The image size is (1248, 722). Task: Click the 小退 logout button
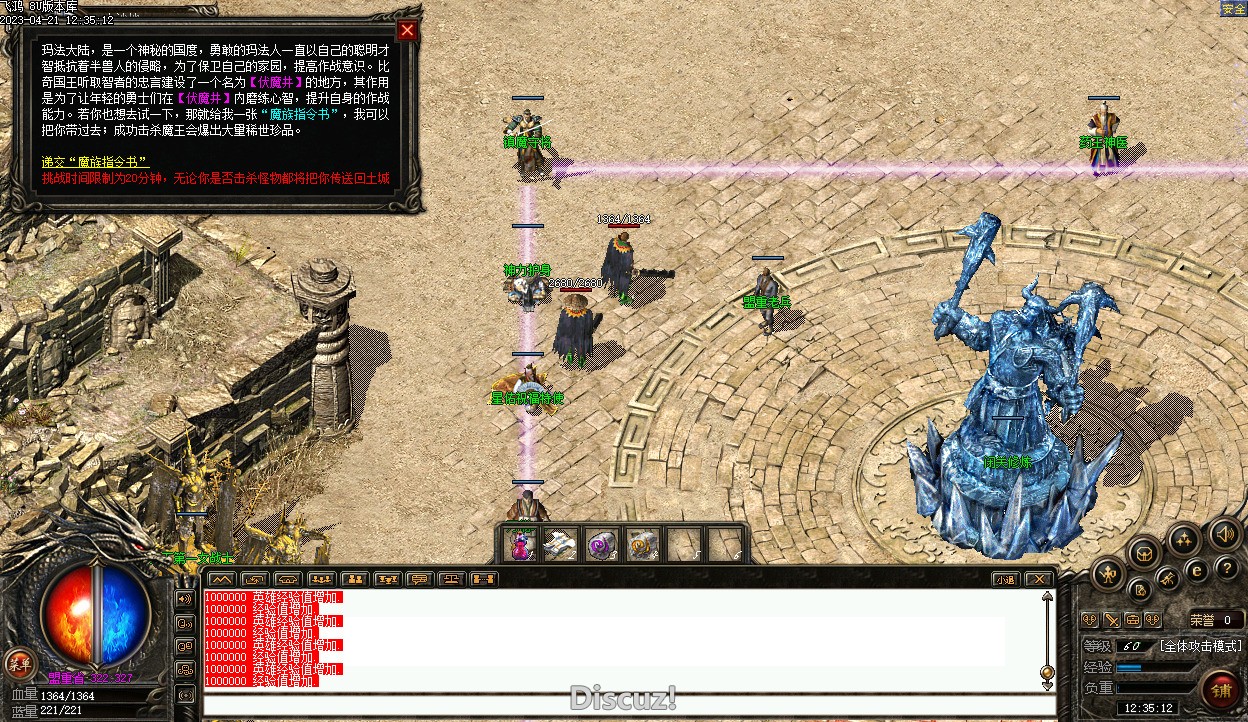click(x=1006, y=579)
